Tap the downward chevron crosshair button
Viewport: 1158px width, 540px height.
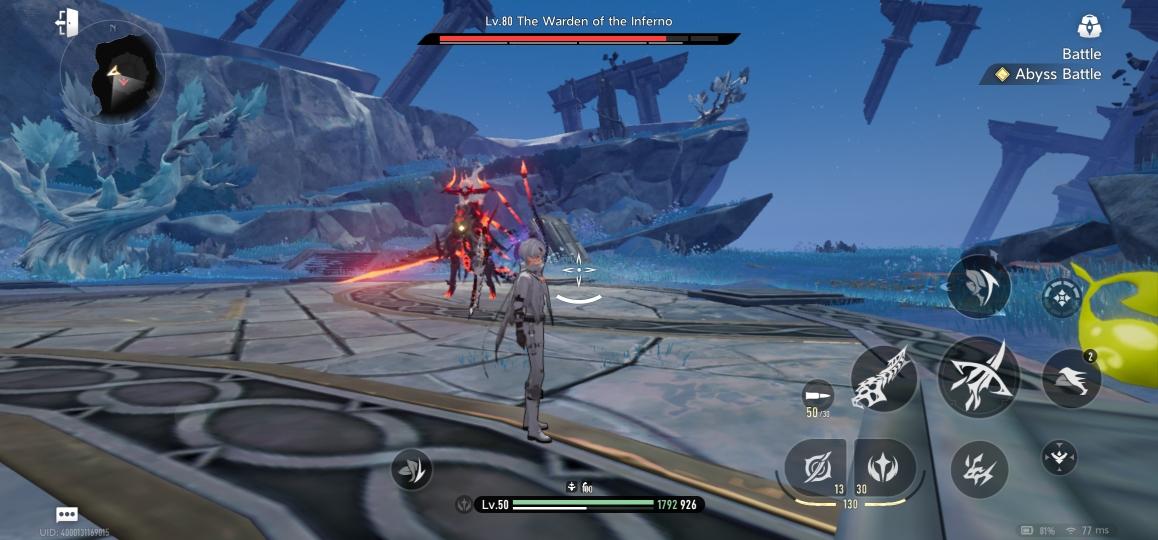pyautogui.click(x=1059, y=456)
